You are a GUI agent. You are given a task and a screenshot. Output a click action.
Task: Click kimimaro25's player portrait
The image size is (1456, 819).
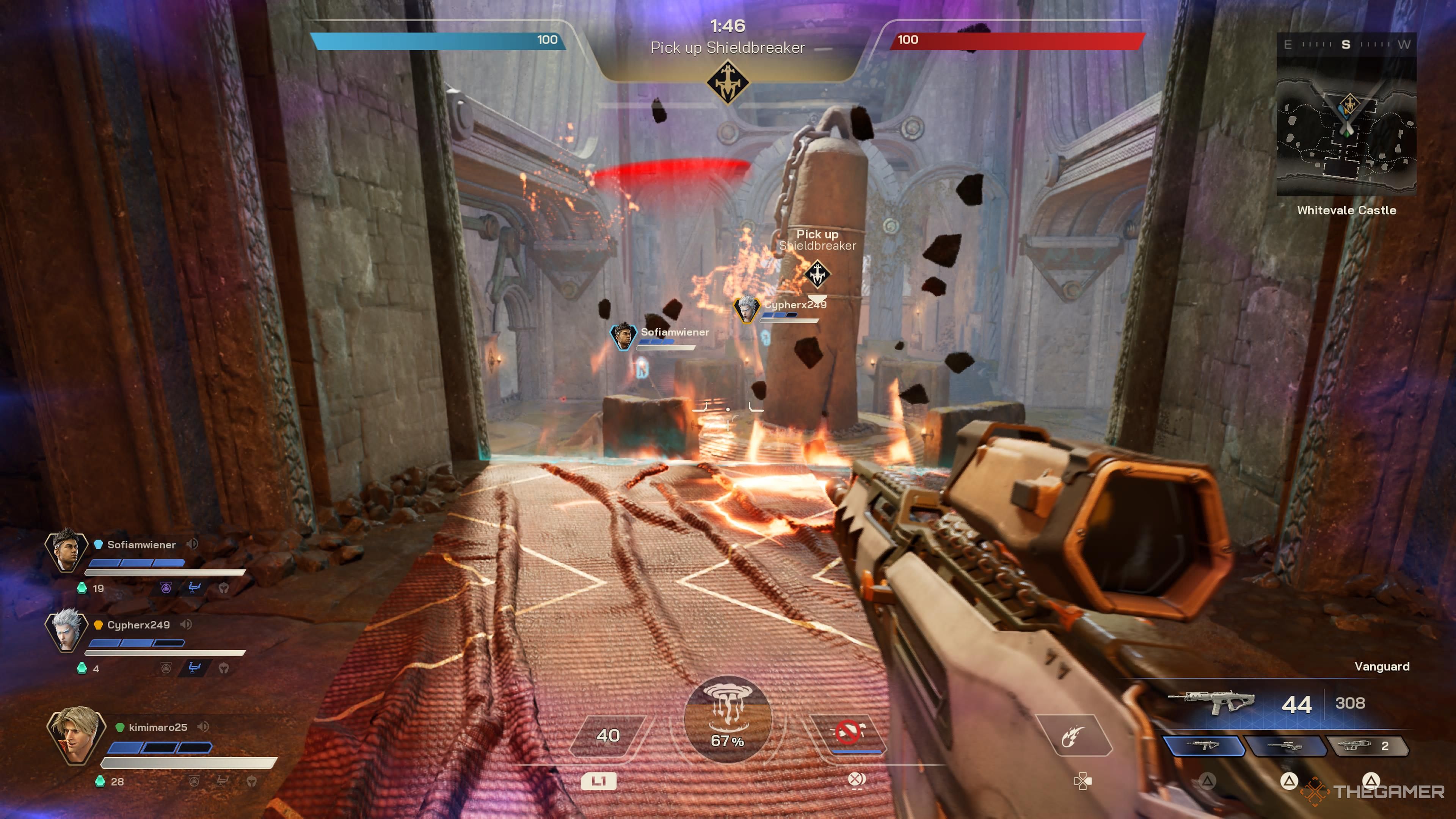tap(76, 735)
